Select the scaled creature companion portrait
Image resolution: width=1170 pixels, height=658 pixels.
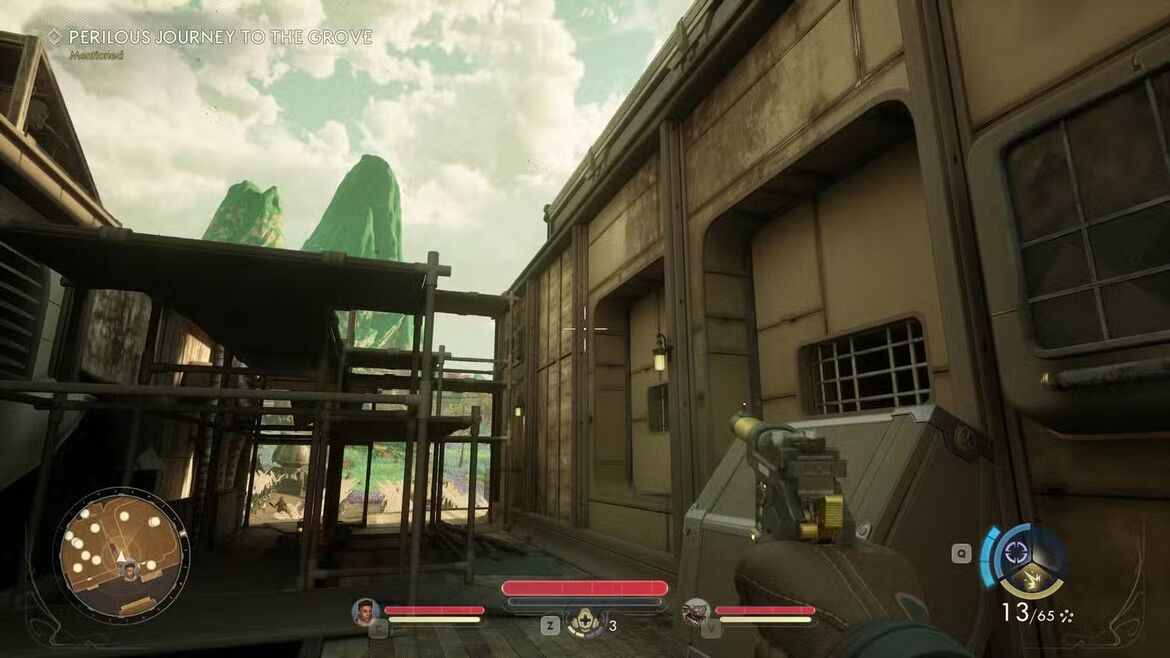(x=696, y=611)
